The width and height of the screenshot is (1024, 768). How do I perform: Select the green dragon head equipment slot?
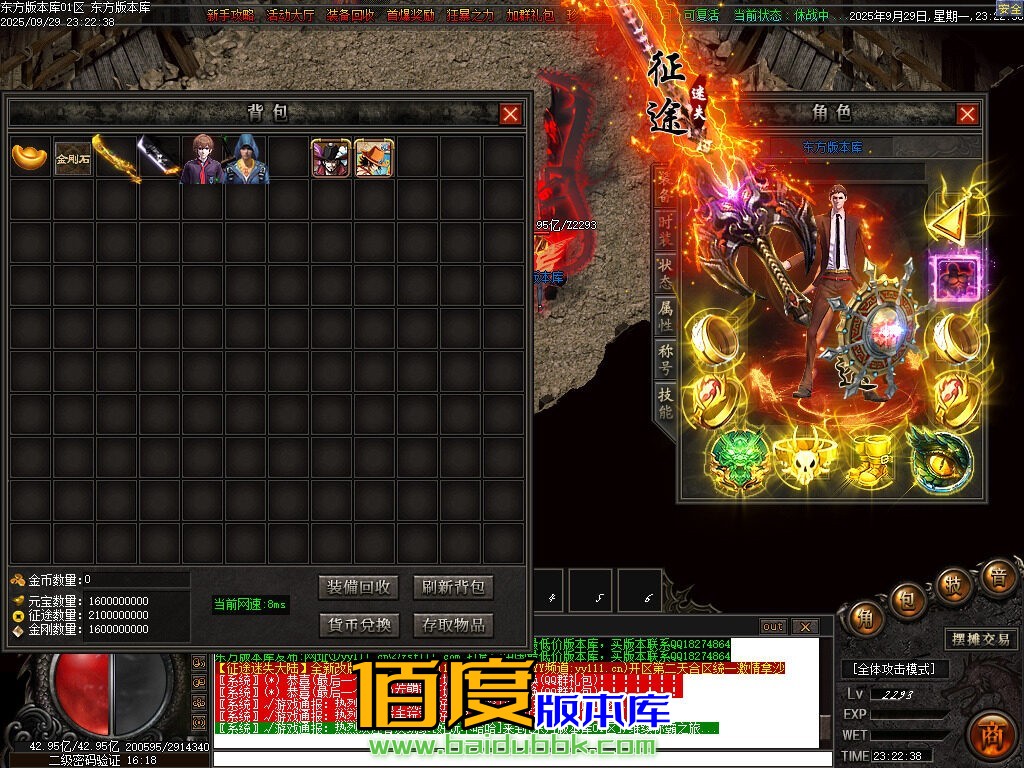739,457
